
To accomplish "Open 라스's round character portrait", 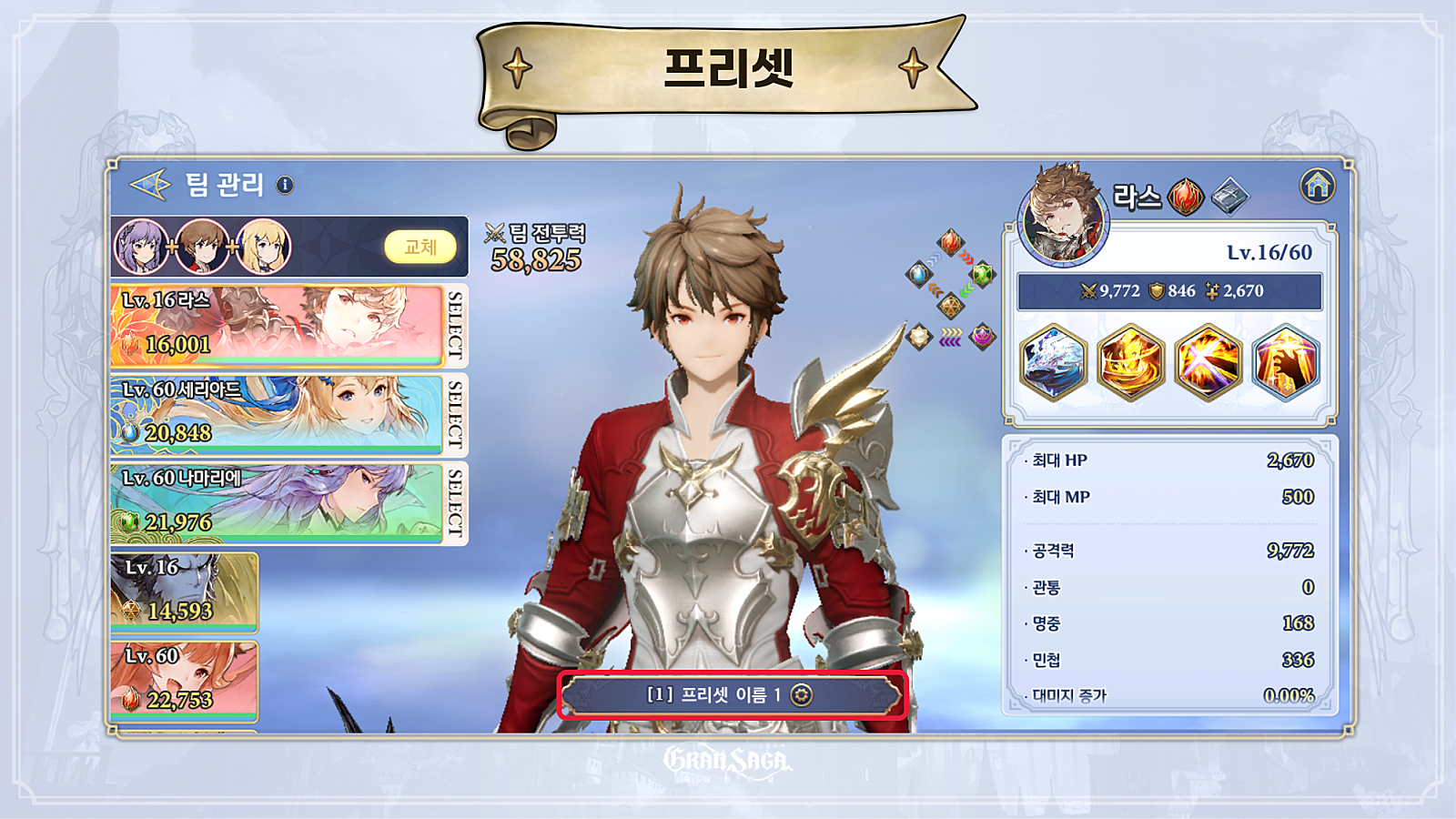I will (1063, 217).
